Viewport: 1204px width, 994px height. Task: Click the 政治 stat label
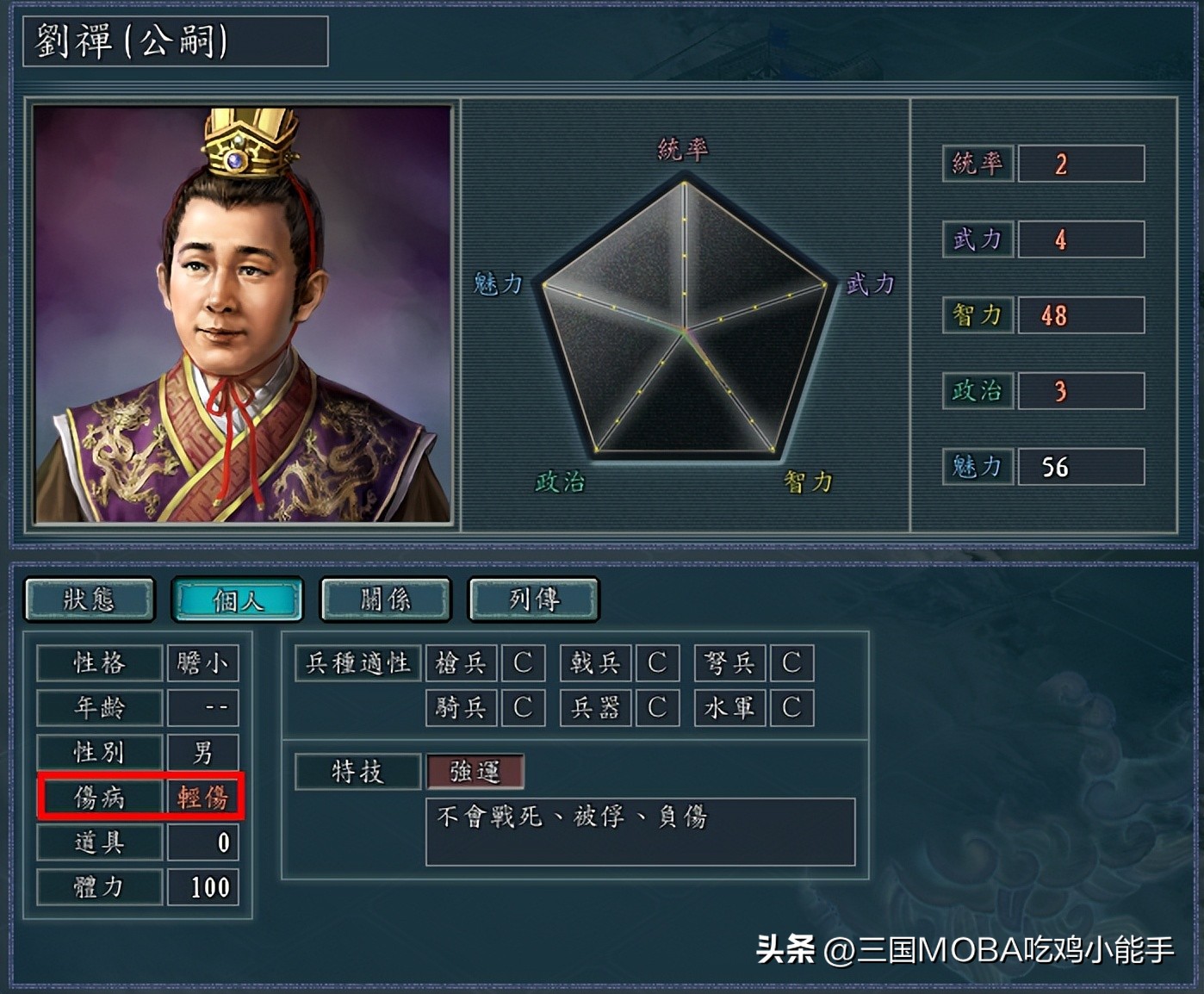click(x=977, y=391)
